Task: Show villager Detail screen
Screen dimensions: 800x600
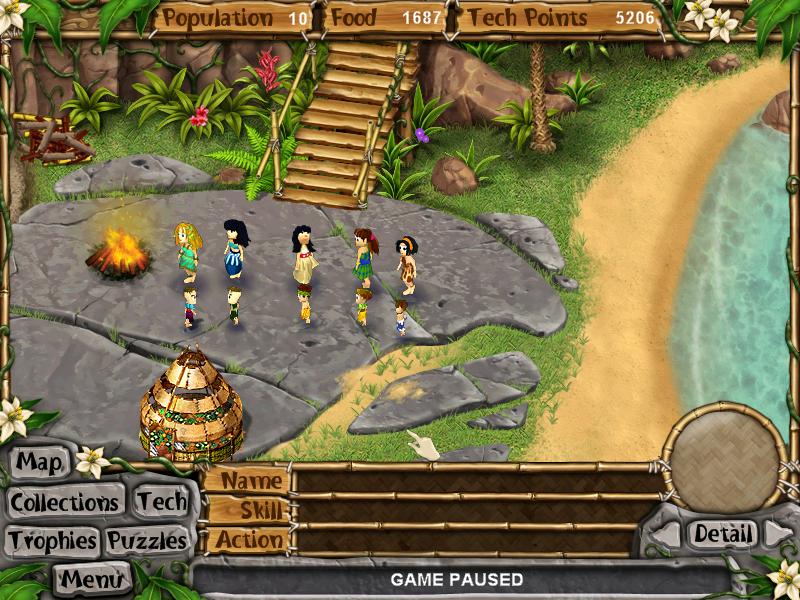Action: click(x=722, y=534)
